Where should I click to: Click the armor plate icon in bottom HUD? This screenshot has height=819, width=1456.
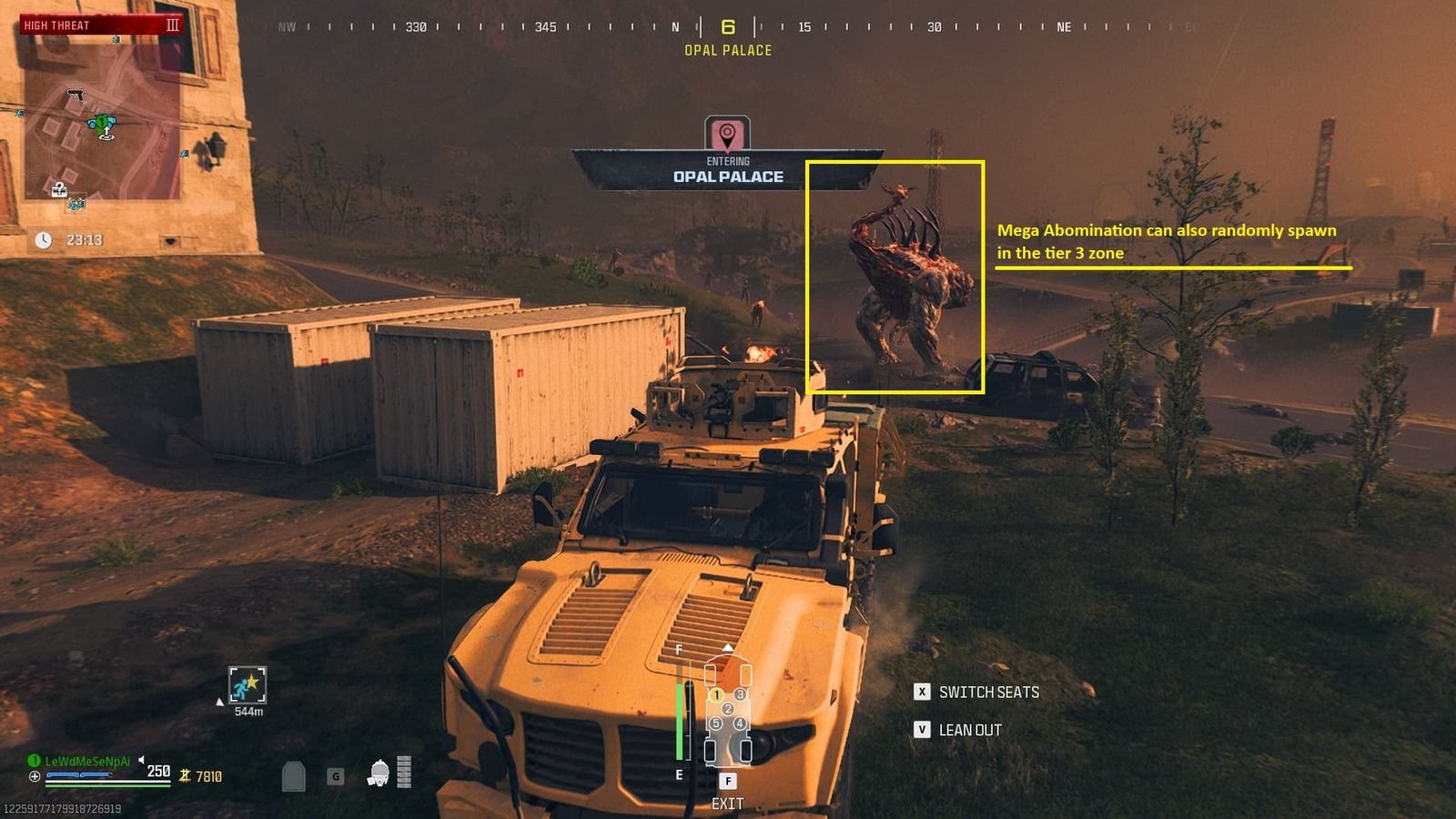(x=293, y=774)
